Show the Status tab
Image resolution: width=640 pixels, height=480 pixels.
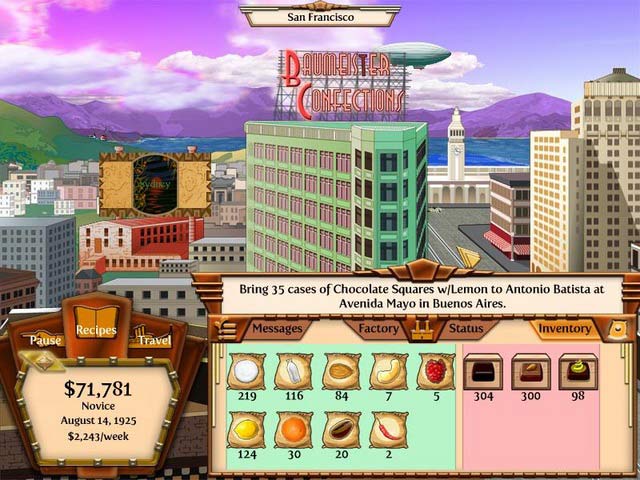[x=465, y=328]
